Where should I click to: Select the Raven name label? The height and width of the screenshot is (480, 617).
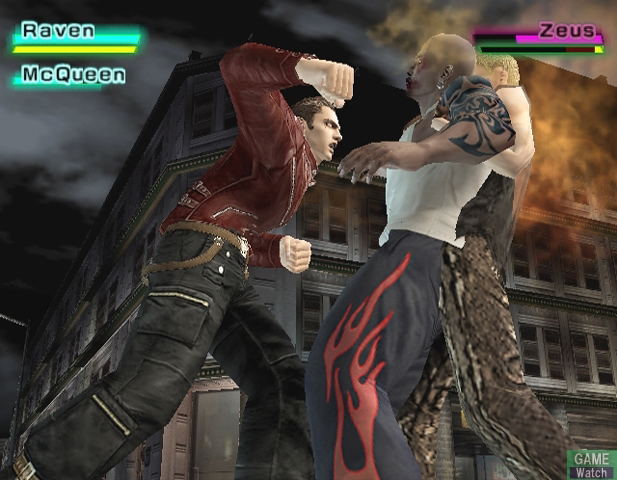coord(59,30)
